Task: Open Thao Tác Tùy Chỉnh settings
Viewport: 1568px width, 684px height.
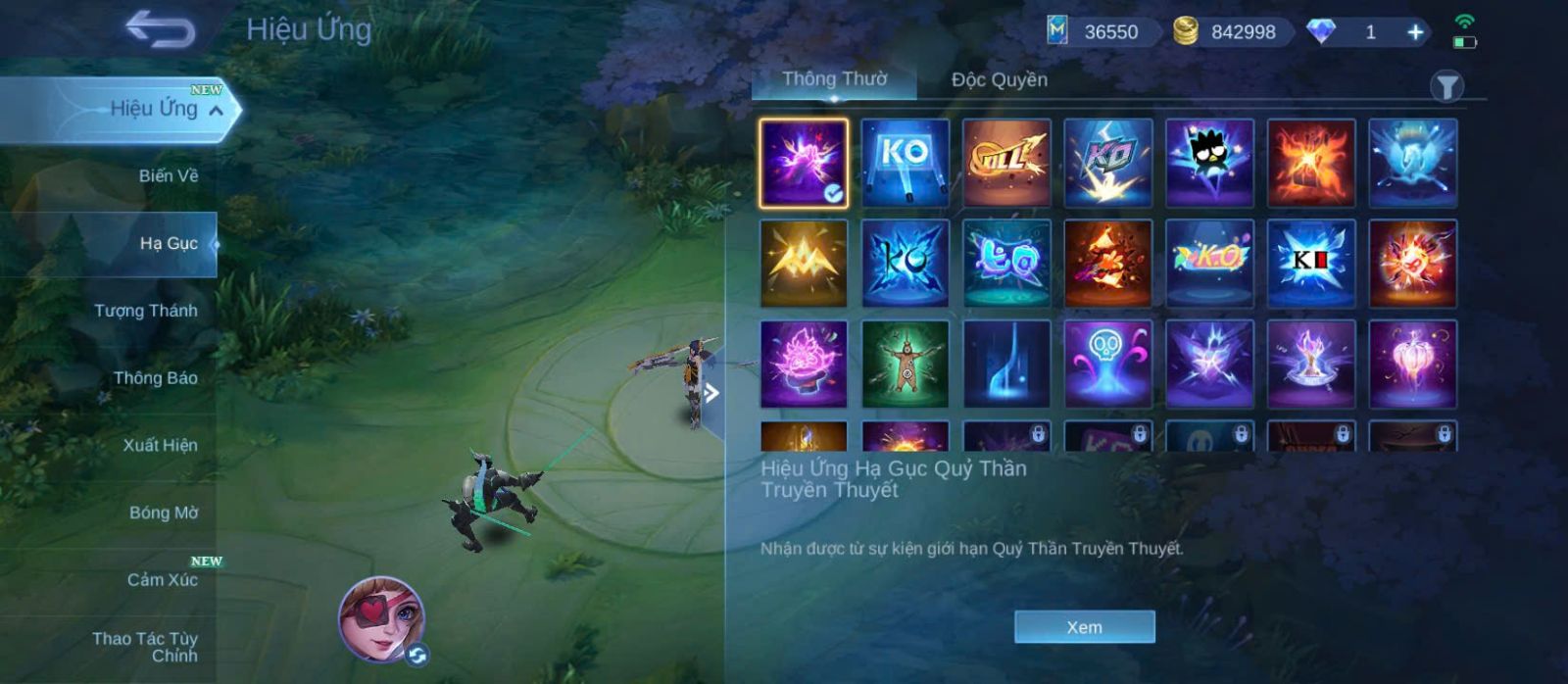Action: tap(145, 647)
